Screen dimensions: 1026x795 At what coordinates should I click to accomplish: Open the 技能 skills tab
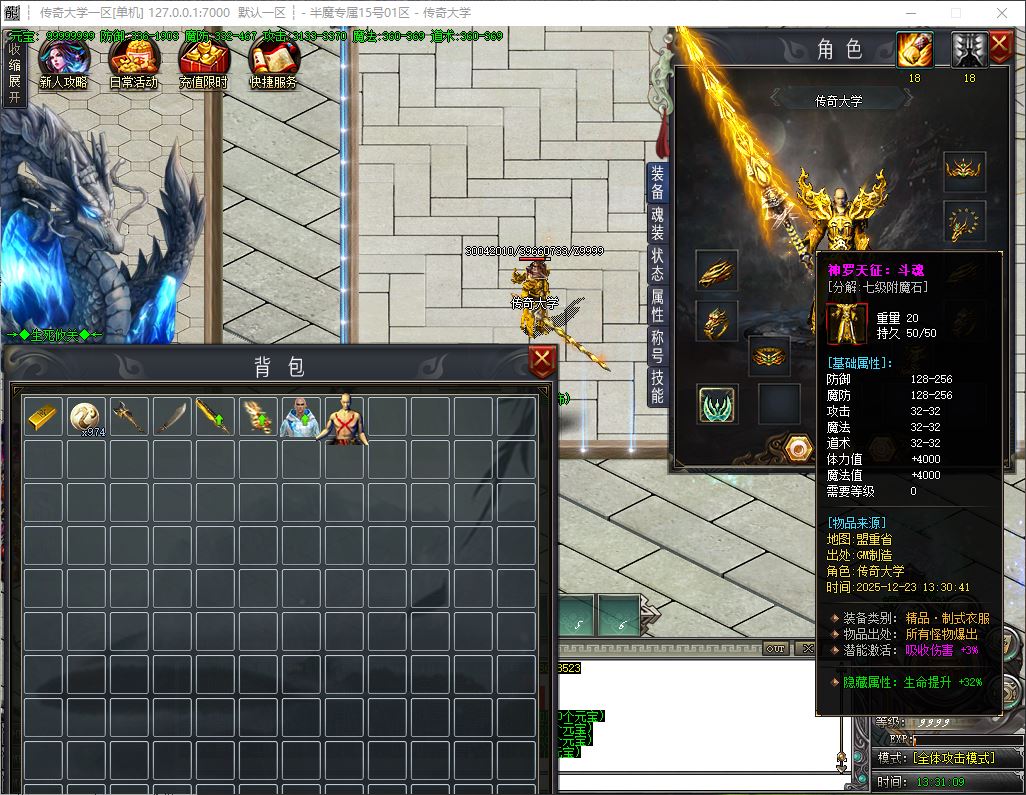pos(657,387)
